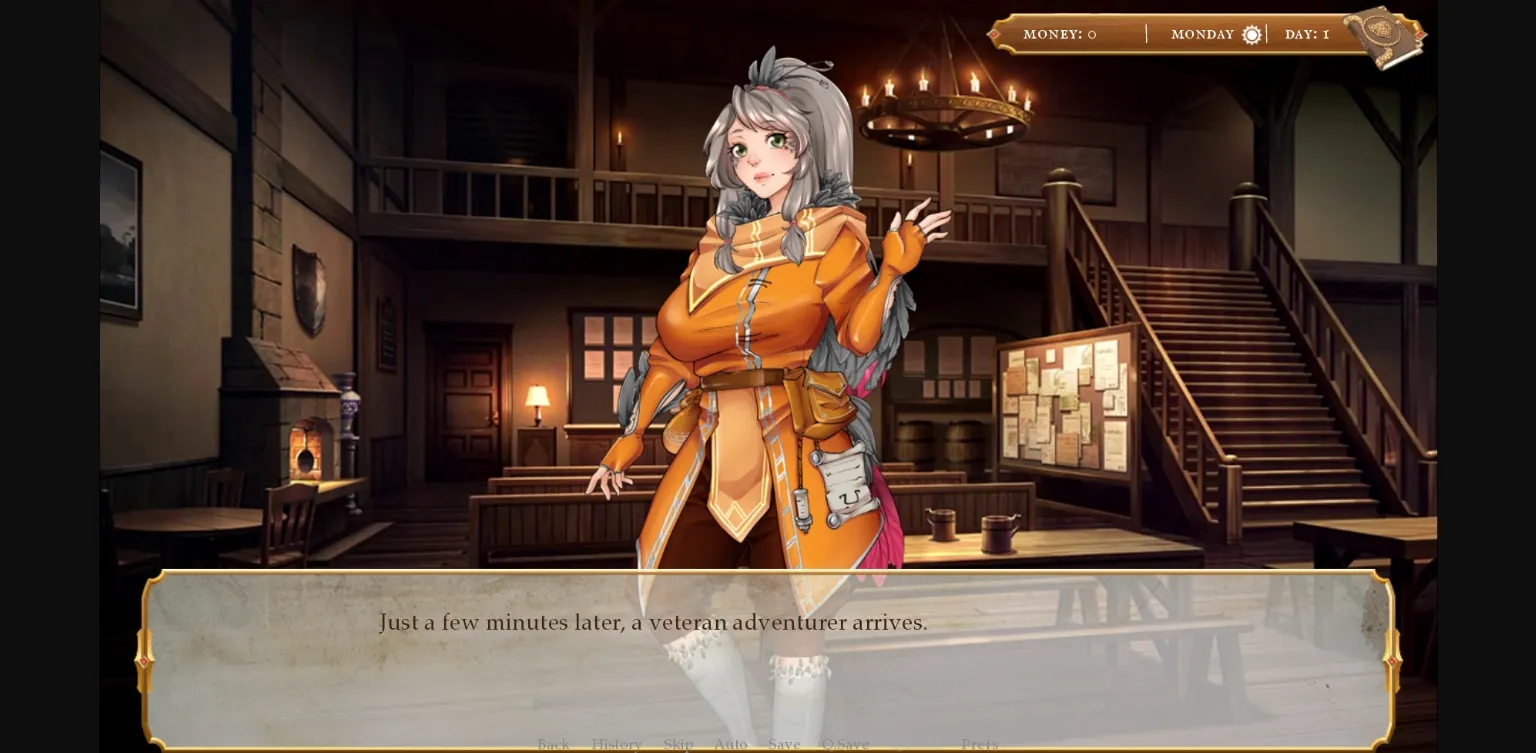Click the Back button
Viewport: 1536px width, 753px height.
[553, 744]
